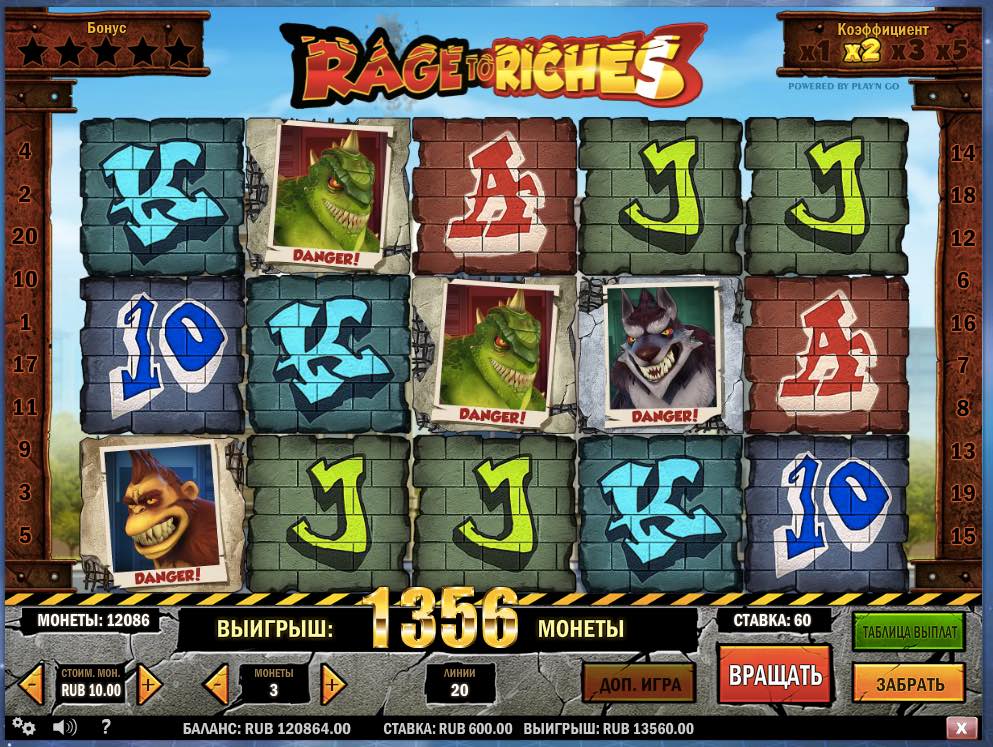The image size is (993, 747).
Task: Close the game with the X button
Action: point(960,728)
